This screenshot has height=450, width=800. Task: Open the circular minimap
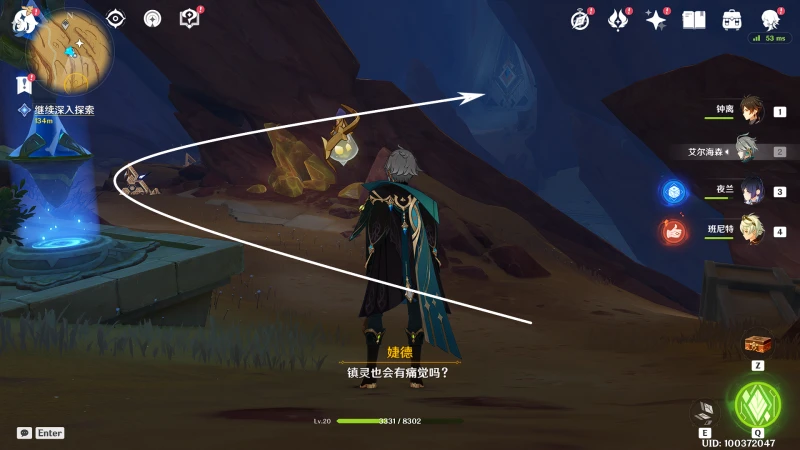click(x=68, y=50)
